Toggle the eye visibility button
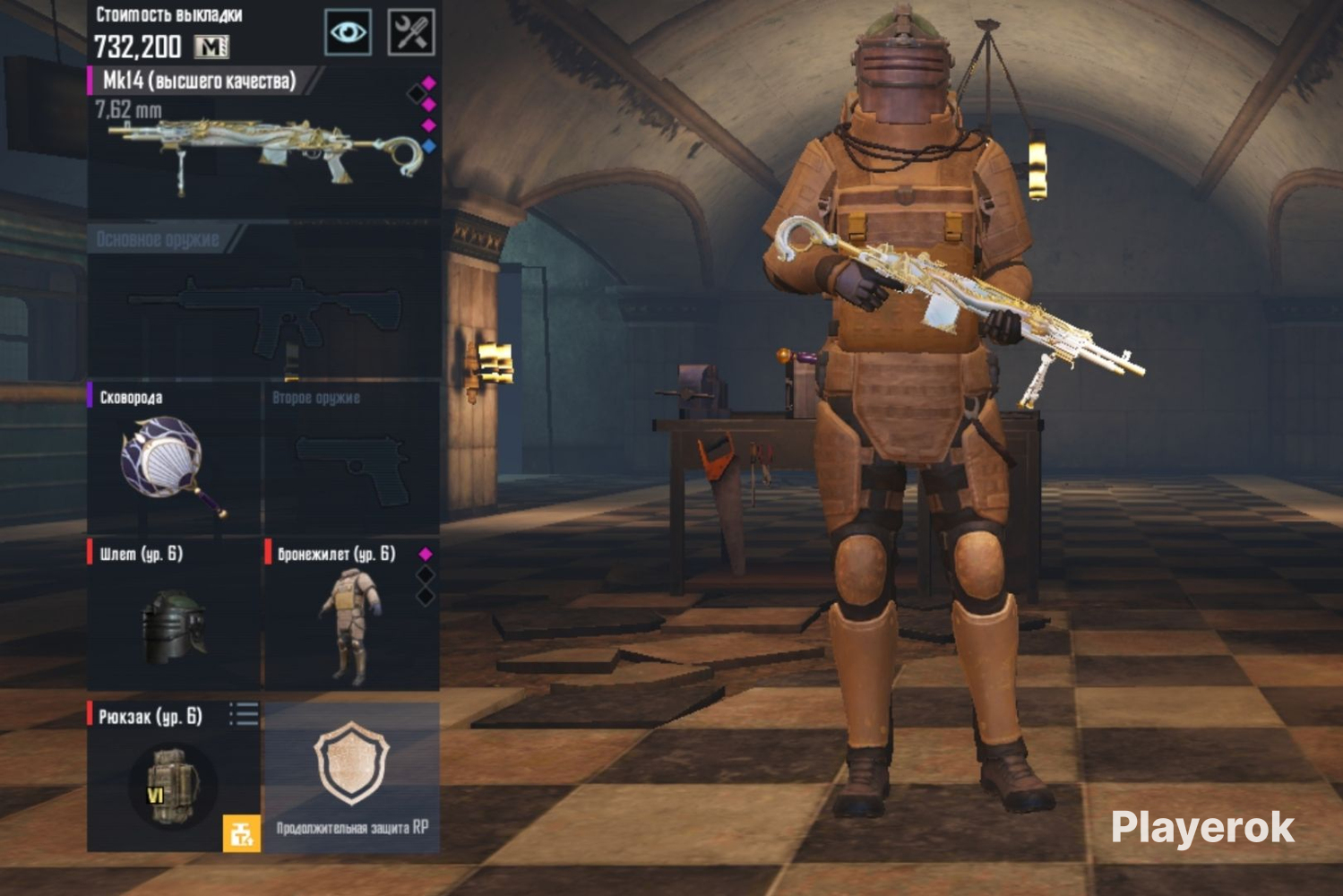1343x896 pixels. point(348,33)
